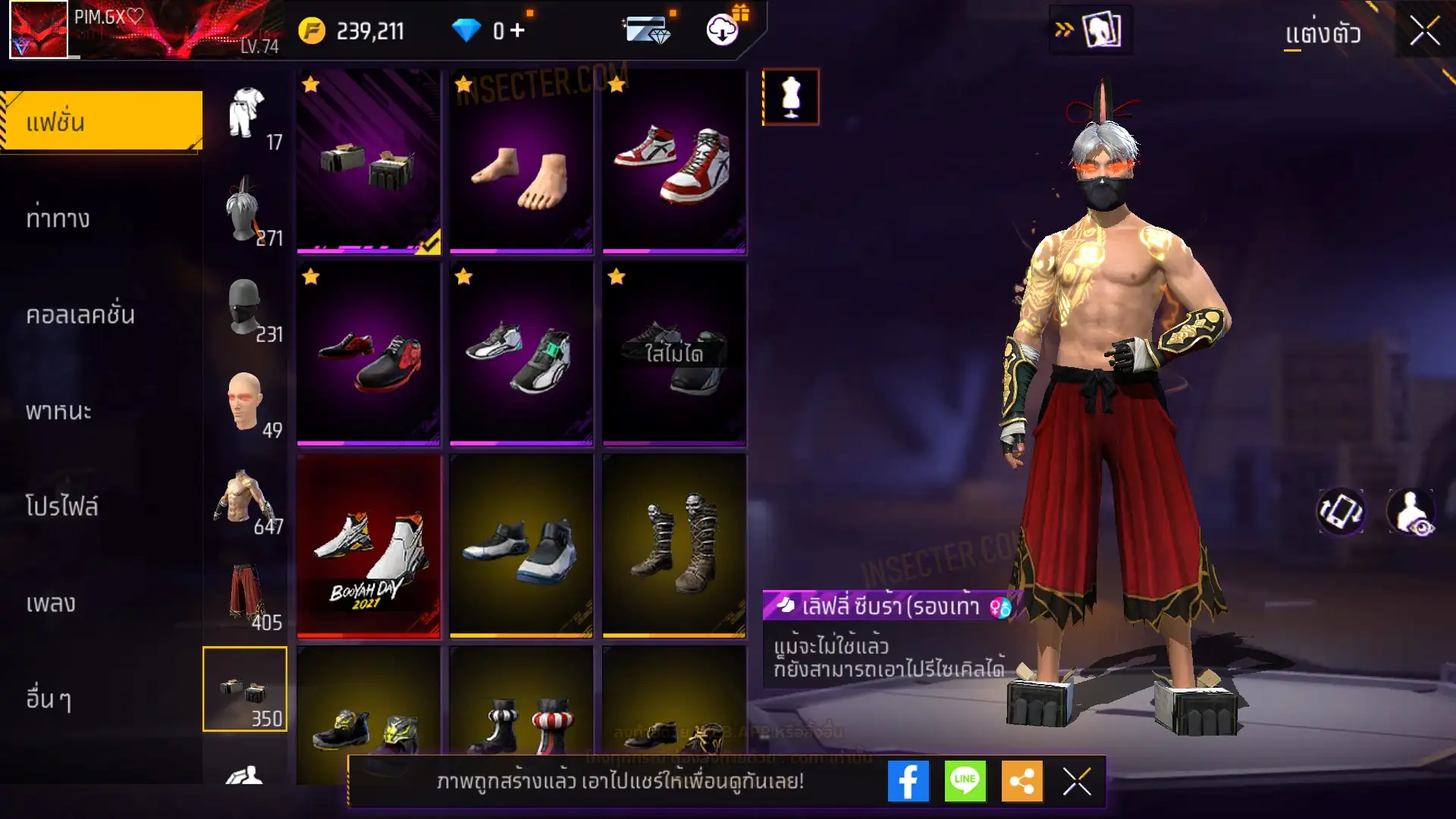Go to the โปรไฟล์ profile section

(x=61, y=507)
